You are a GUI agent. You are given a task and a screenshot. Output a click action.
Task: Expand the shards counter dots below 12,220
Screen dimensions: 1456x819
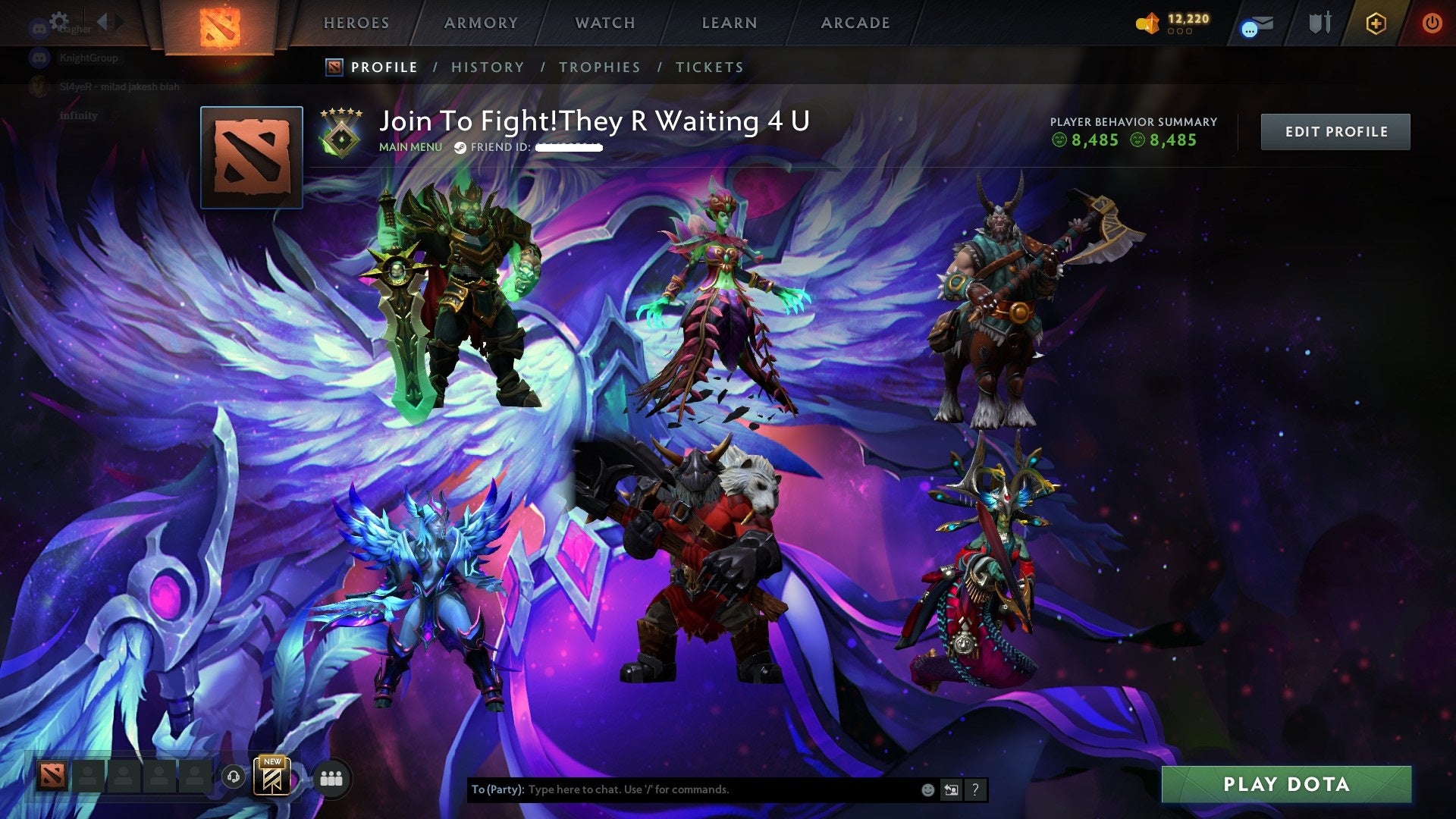1181,33
